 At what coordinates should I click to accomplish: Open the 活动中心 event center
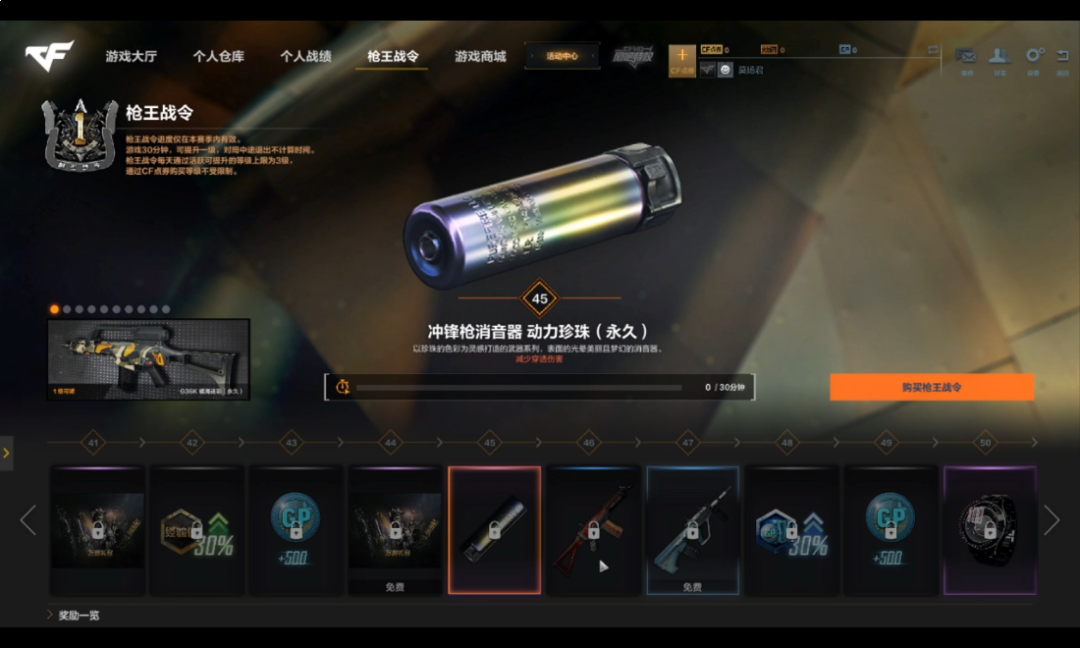(x=562, y=56)
